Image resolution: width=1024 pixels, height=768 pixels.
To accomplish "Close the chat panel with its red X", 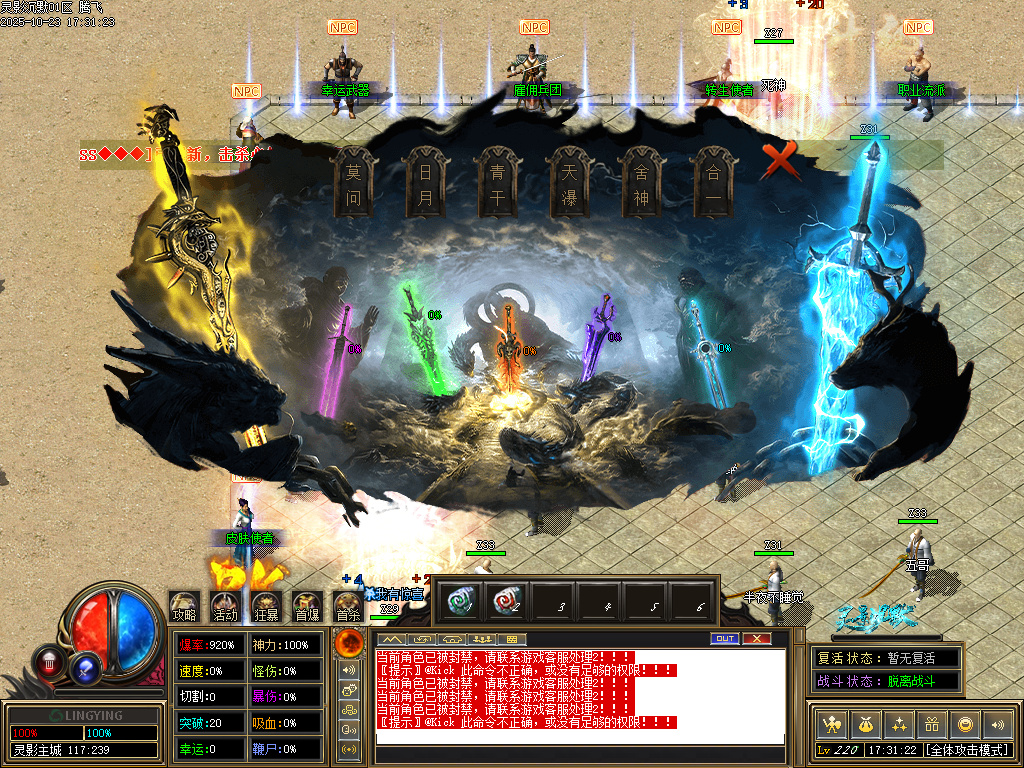I will click(x=757, y=638).
